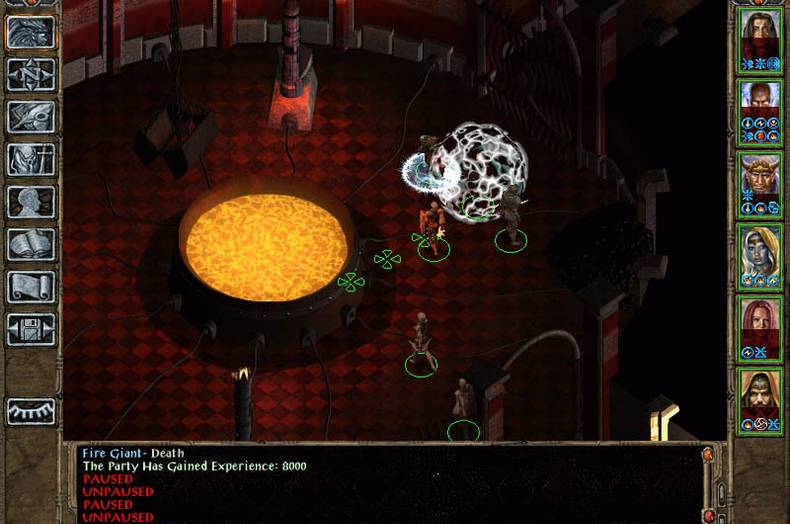
Task: Select the bearded hooded man portrait
Action: click(x=759, y=395)
